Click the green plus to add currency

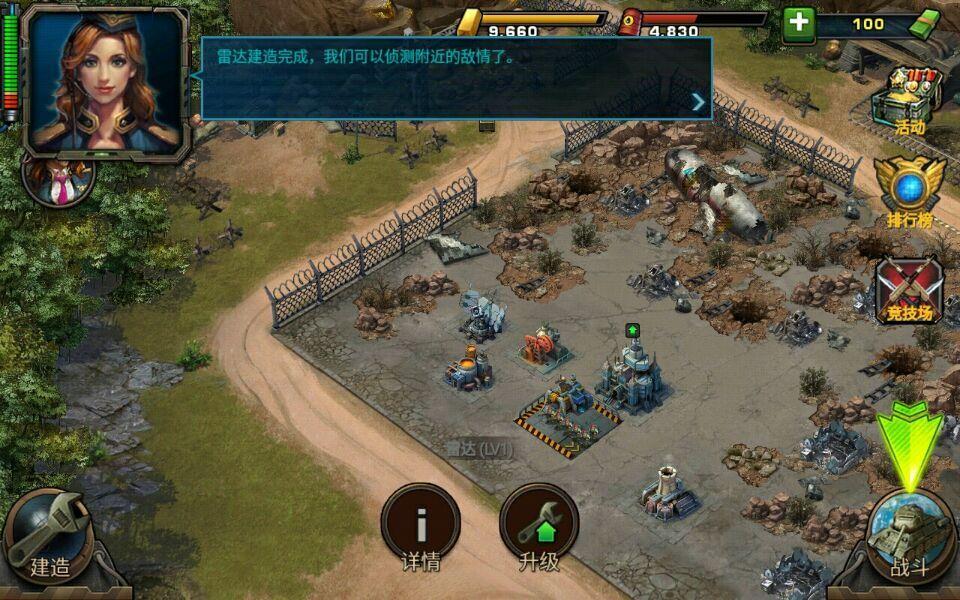(798, 23)
